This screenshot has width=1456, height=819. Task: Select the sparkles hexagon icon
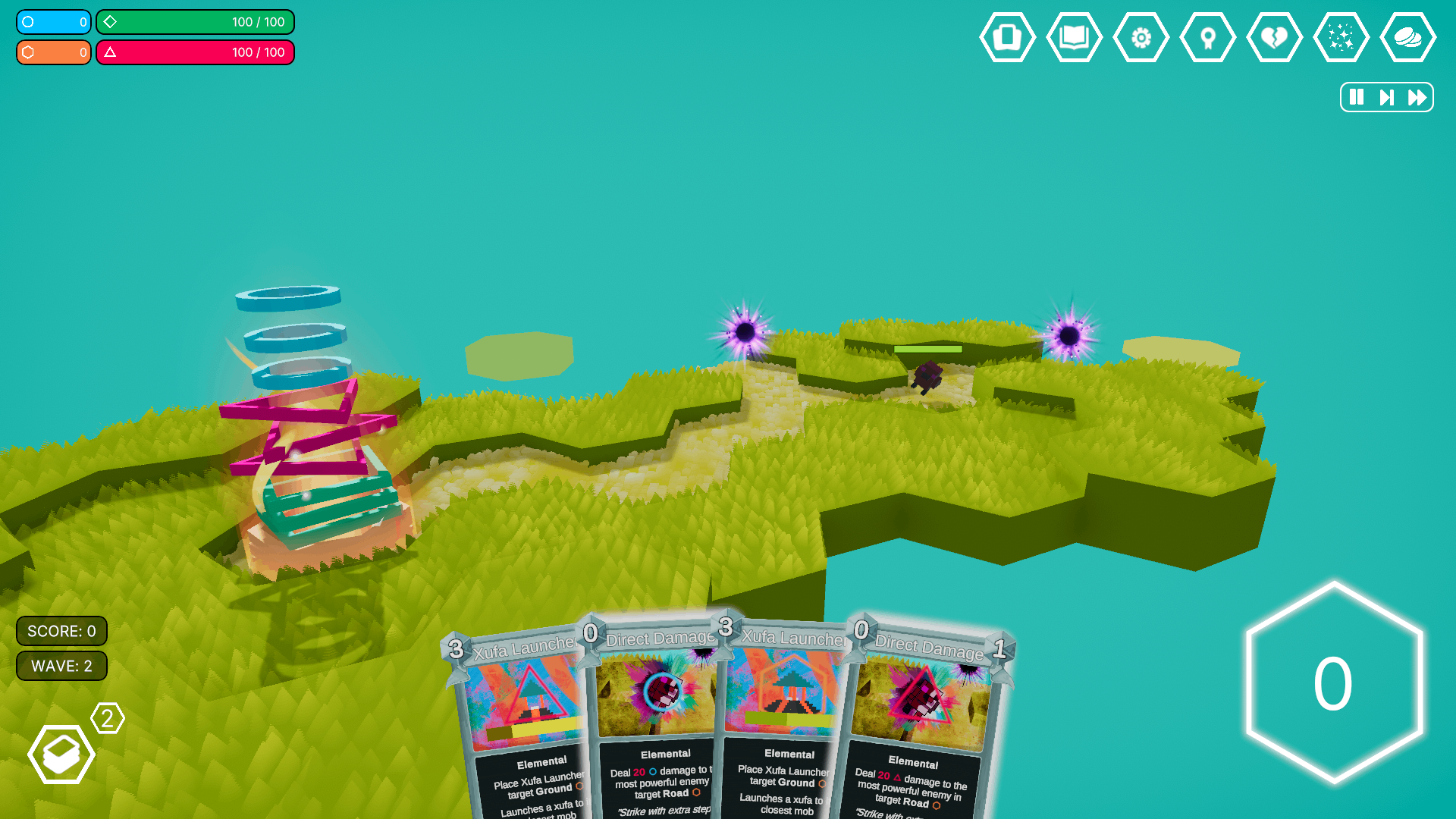point(1341,37)
